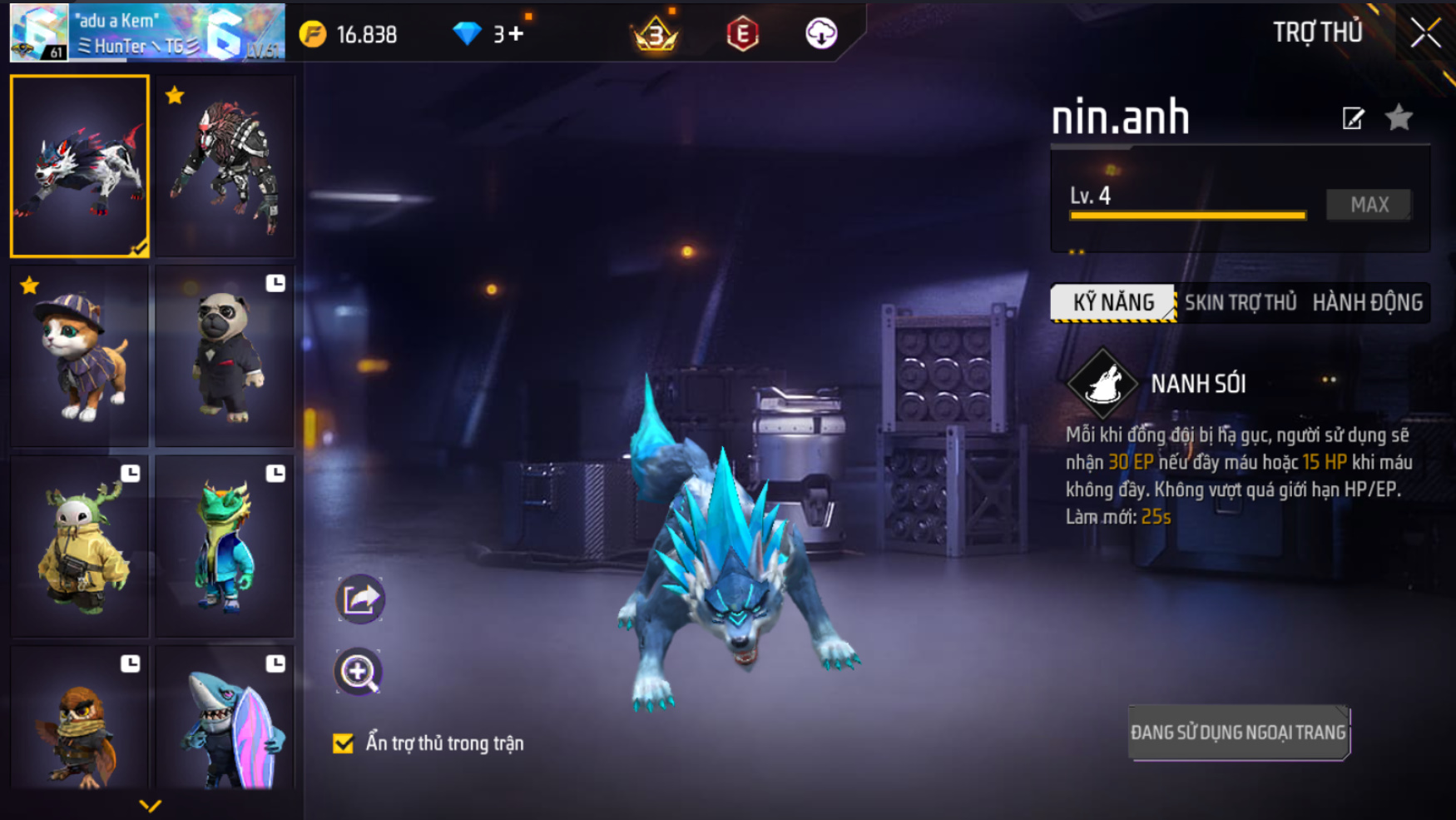Add diamonds with the plus button
Image resolution: width=1456 pixels, height=820 pixels.
[516, 33]
